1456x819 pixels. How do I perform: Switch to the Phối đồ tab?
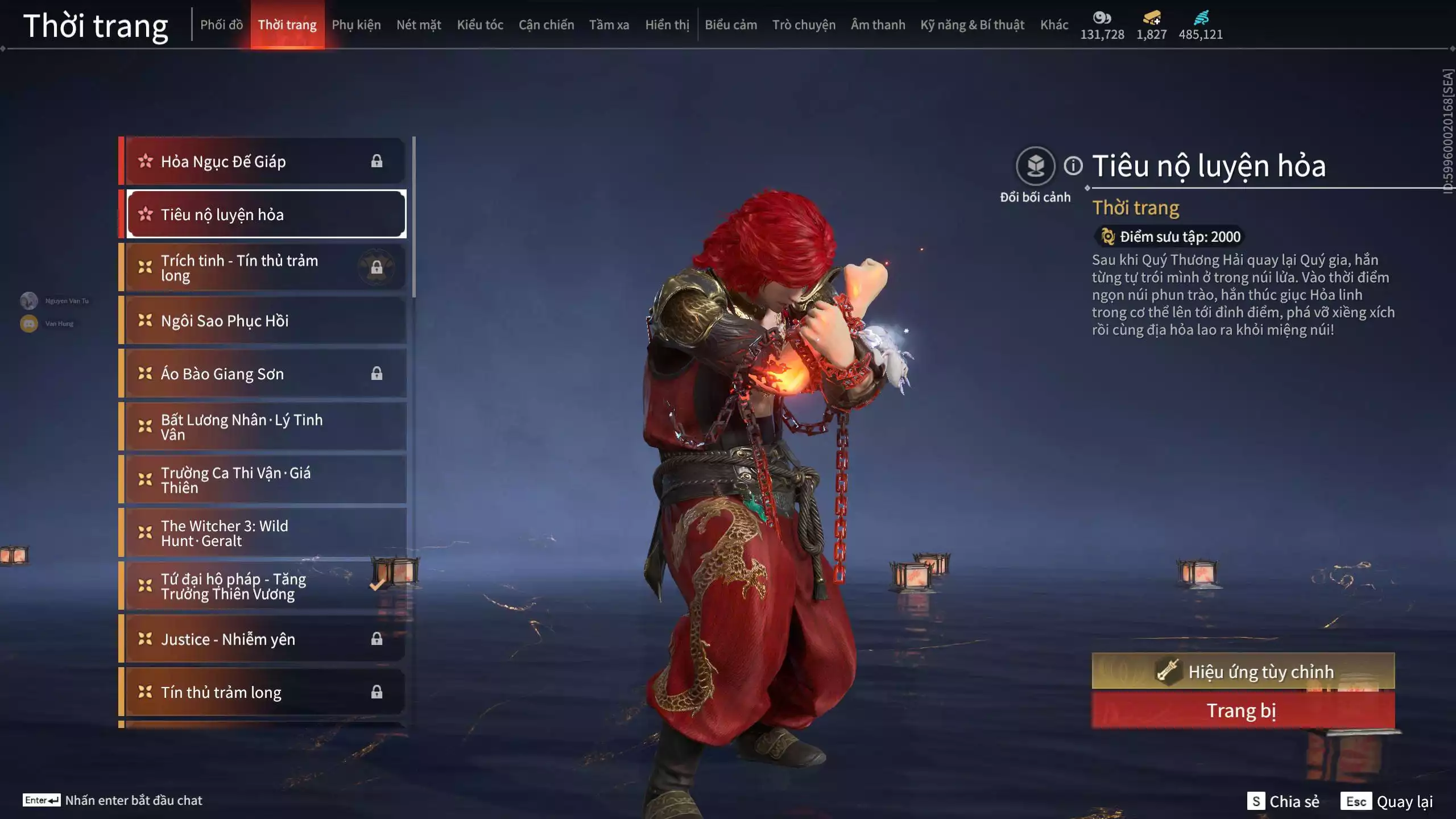[221, 25]
